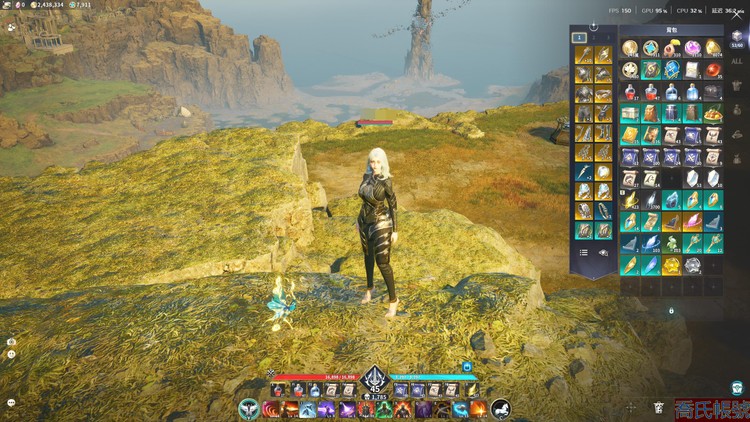Click the blue cube icon above mana bar
Image resolution: width=750 pixels, height=422 pixels.
coord(467,368)
